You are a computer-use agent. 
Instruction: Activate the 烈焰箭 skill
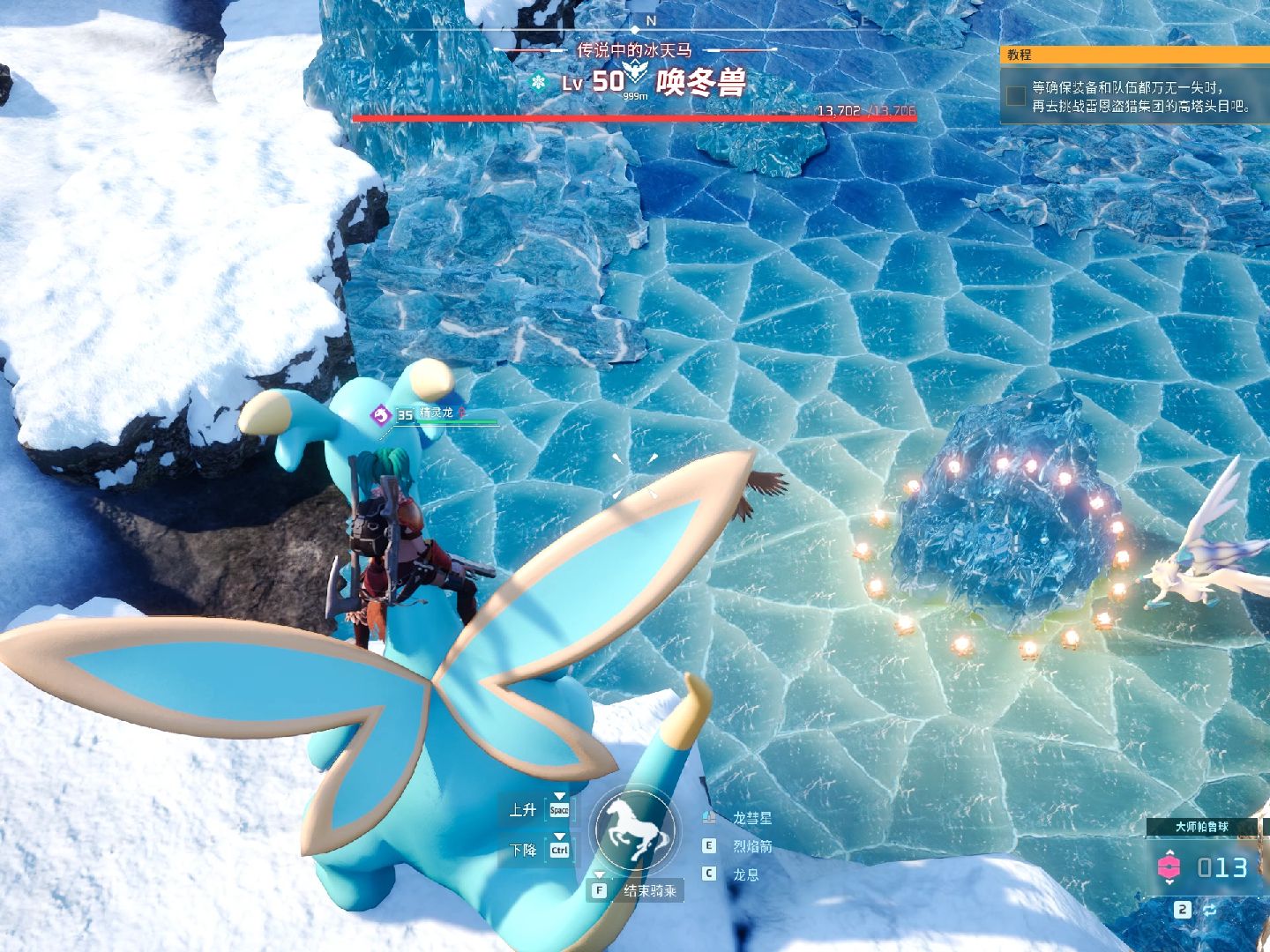(751, 846)
